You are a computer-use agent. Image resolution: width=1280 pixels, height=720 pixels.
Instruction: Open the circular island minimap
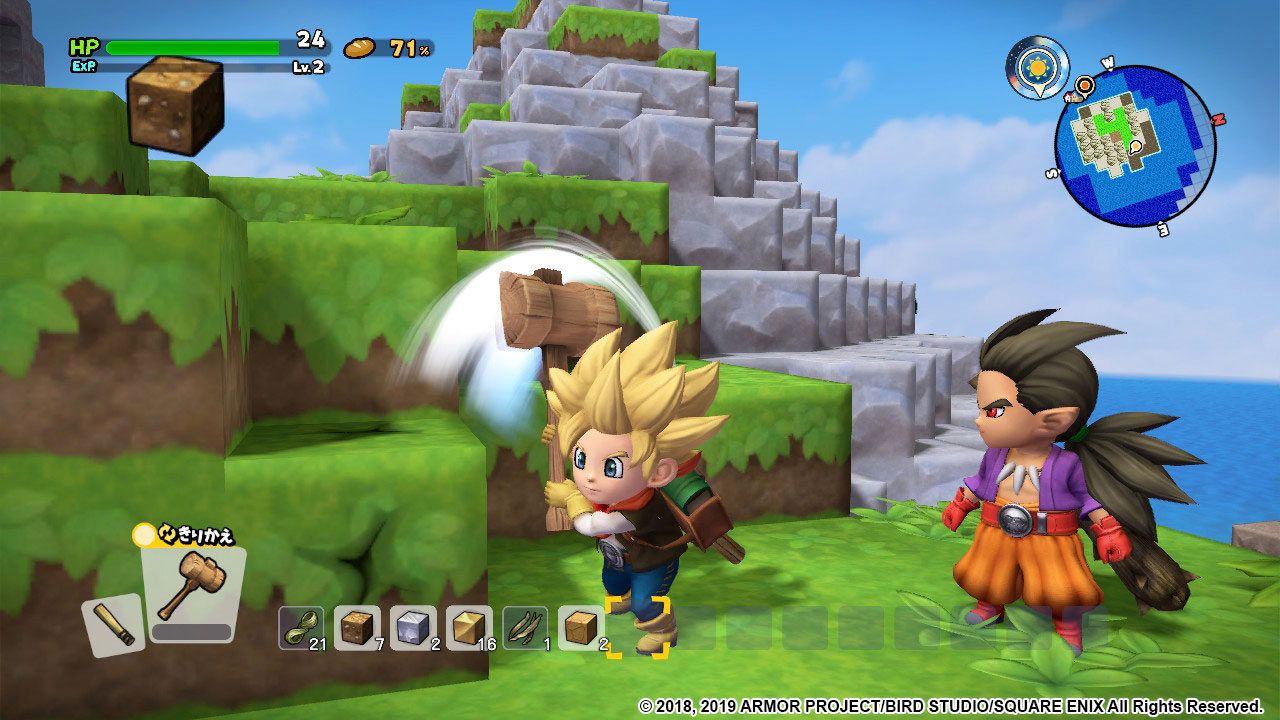[x=1135, y=146]
